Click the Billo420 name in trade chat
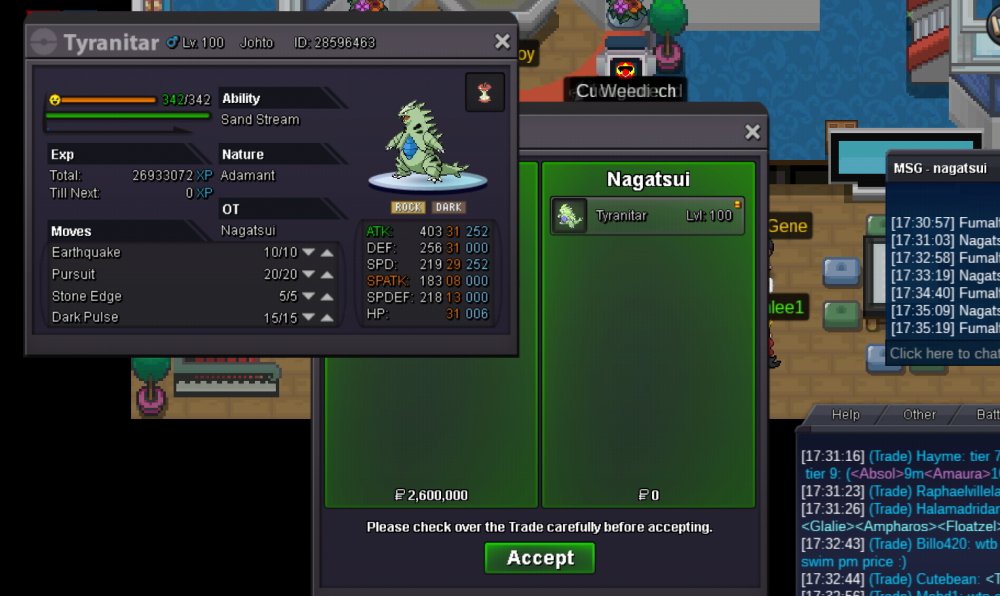 coord(945,544)
